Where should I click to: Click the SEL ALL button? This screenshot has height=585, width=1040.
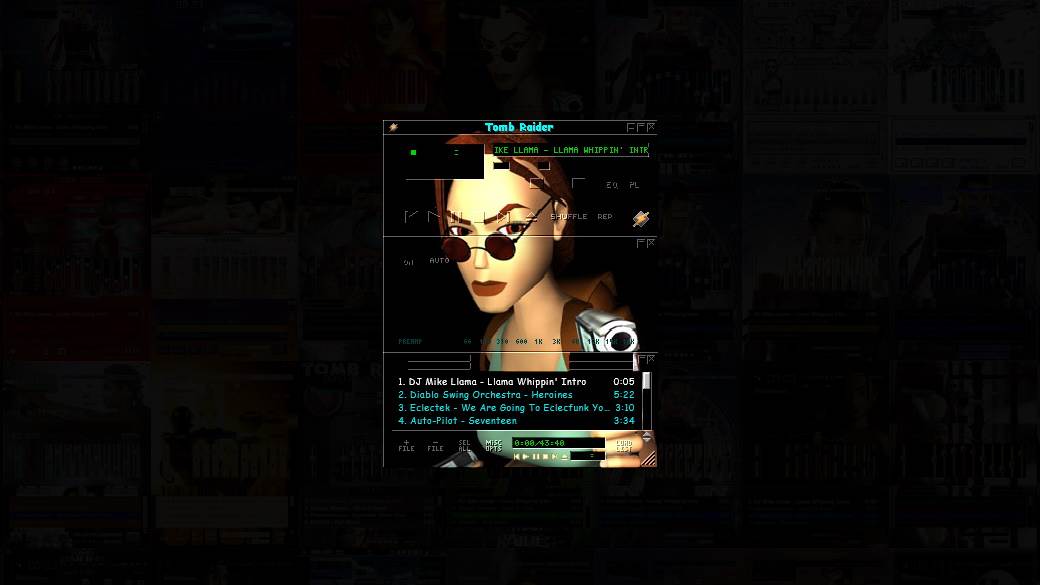pyautogui.click(x=464, y=445)
